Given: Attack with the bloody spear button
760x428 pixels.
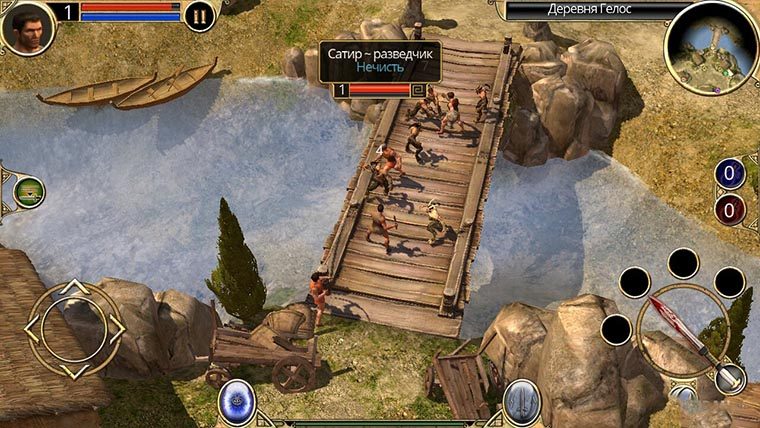Looking at the screenshot, I should [x=679, y=327].
